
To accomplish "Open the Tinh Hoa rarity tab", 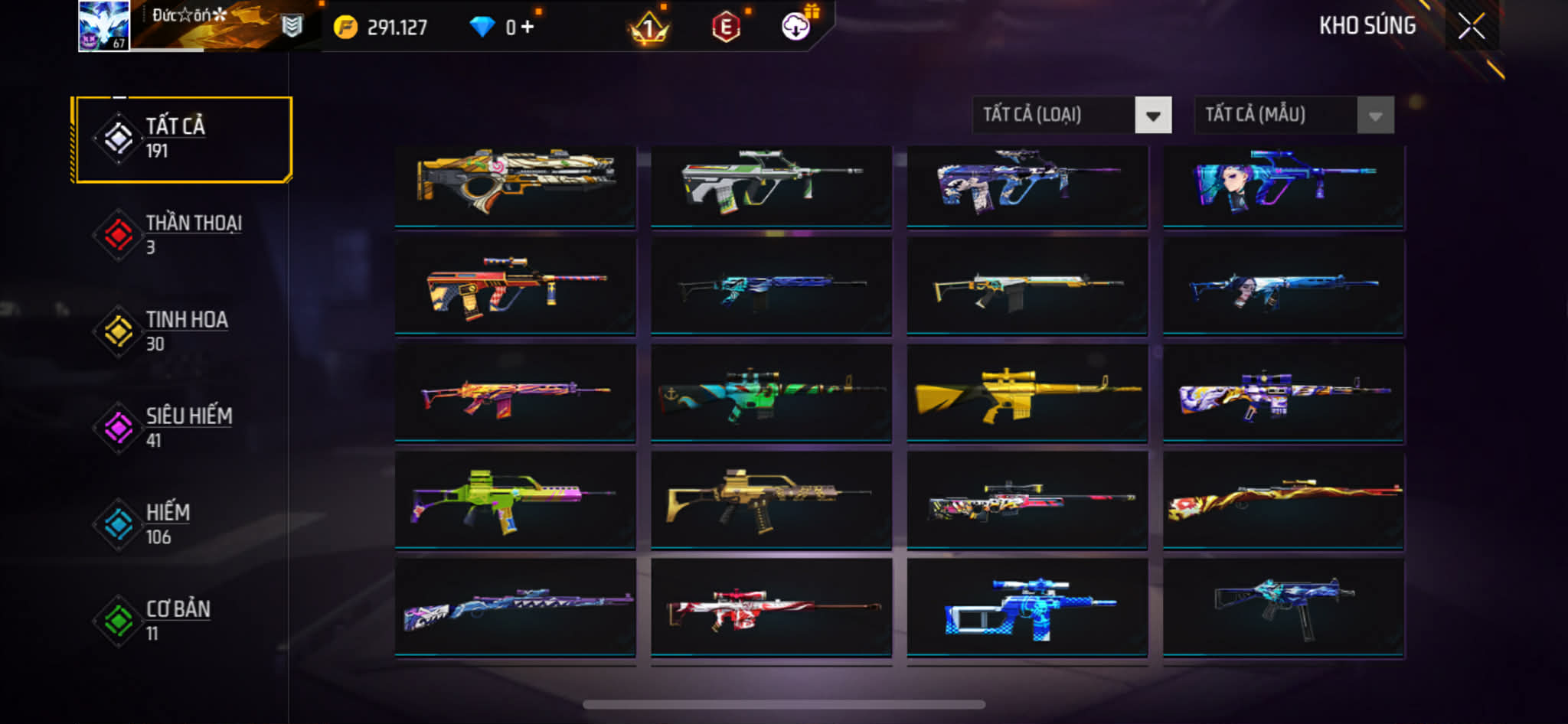I will 182,331.
